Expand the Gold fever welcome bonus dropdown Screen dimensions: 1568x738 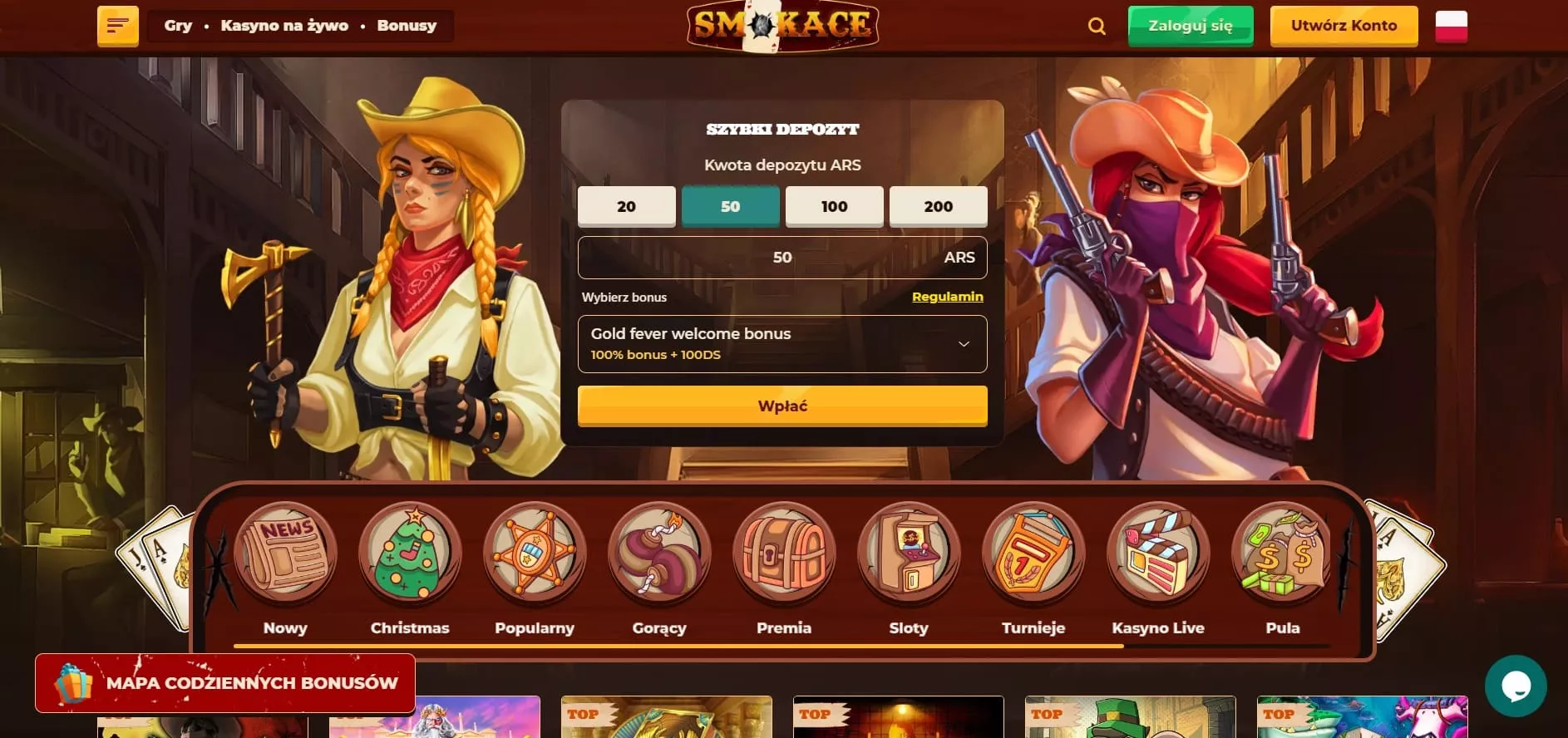point(782,343)
